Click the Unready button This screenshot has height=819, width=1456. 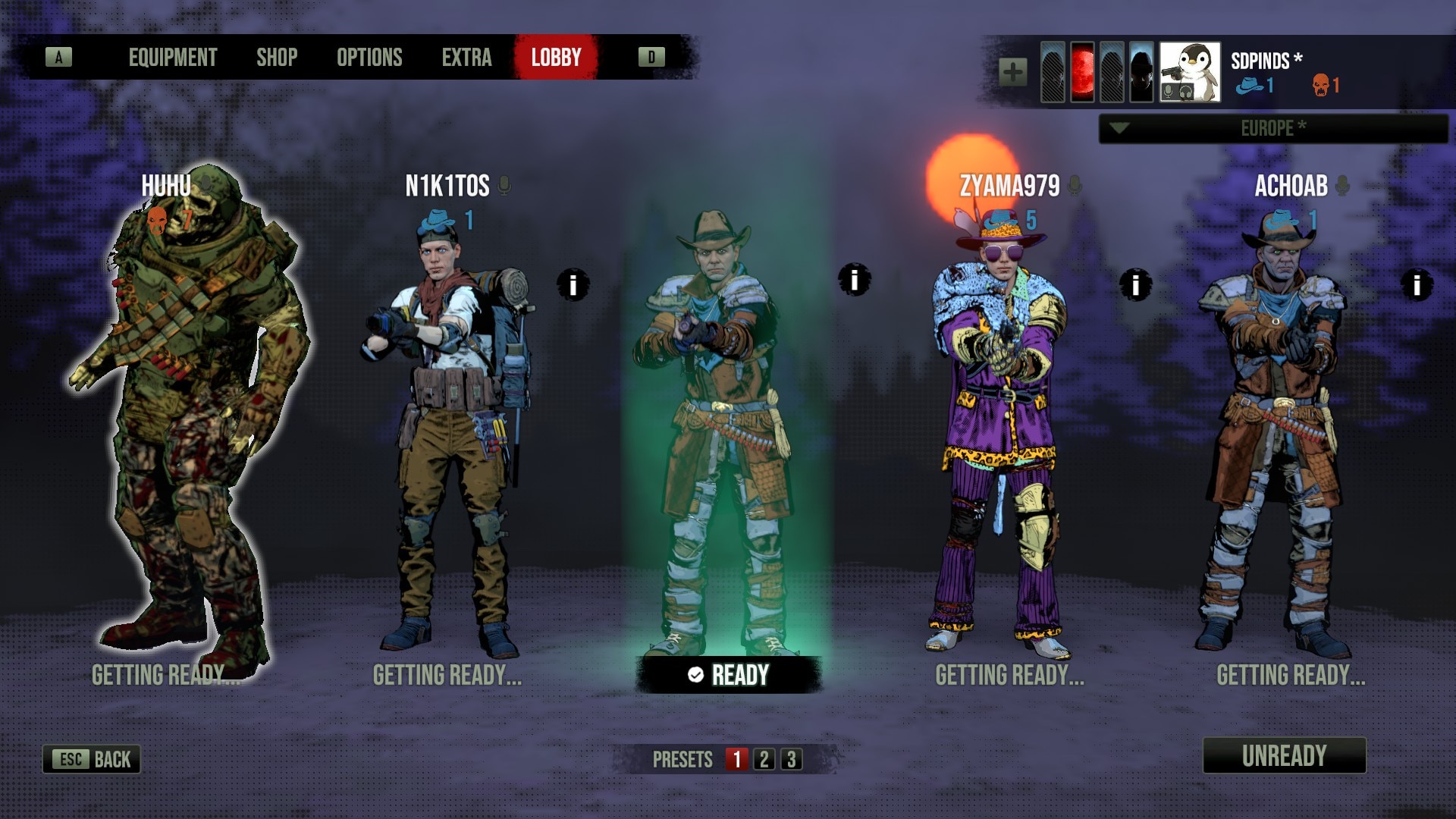pyautogui.click(x=1284, y=755)
